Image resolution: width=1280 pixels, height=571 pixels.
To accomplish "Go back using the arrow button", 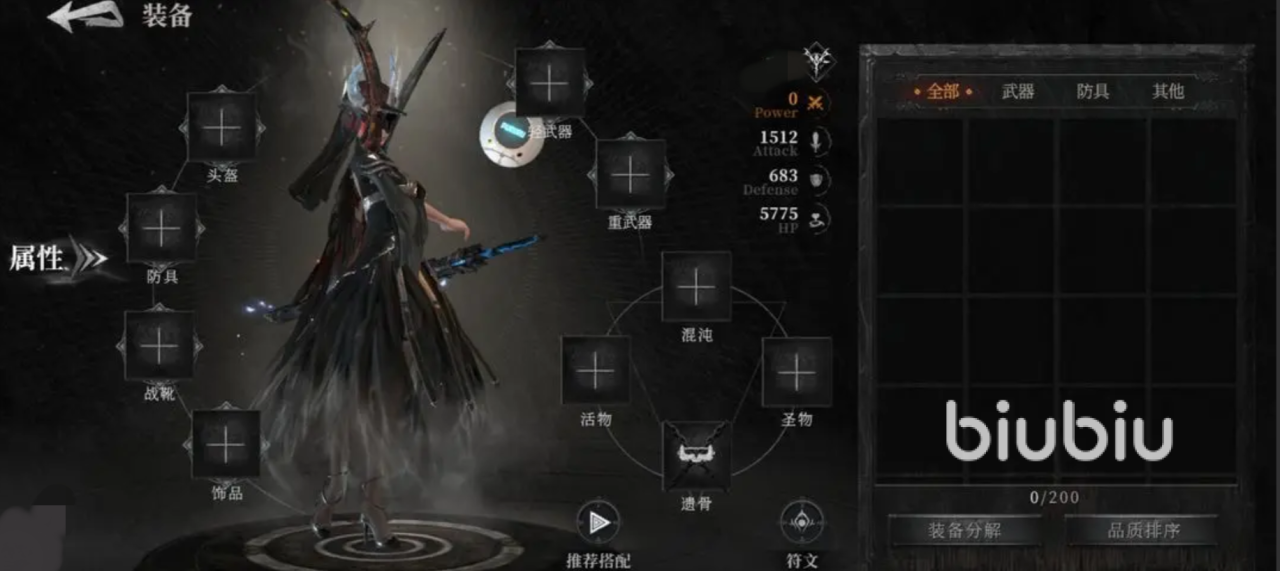I will pos(84,17).
